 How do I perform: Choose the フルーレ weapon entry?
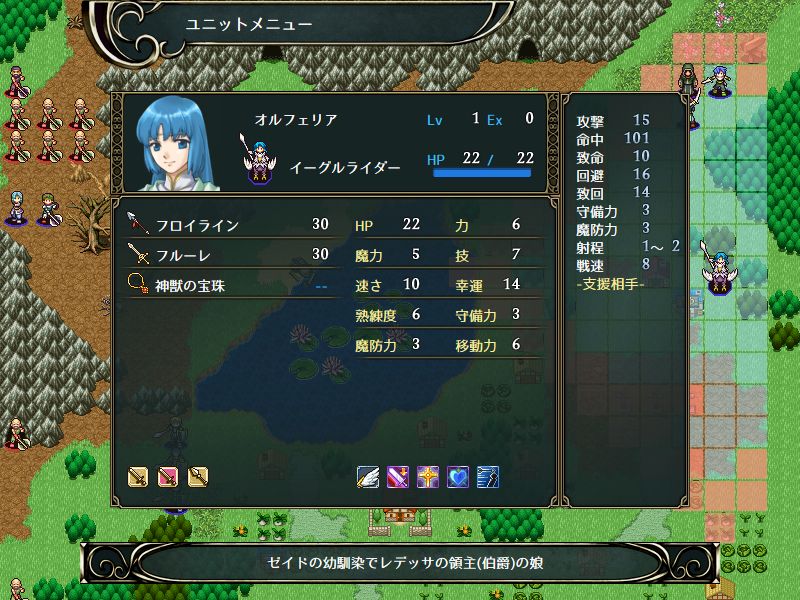pos(230,255)
